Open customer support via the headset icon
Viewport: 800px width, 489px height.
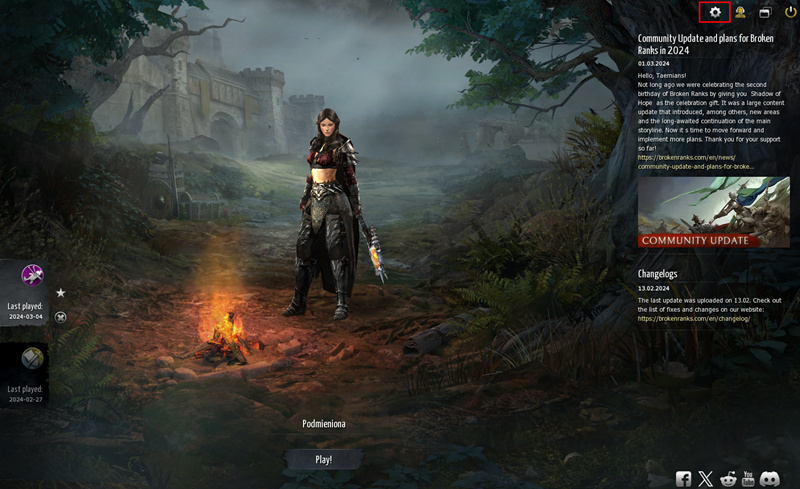740,12
